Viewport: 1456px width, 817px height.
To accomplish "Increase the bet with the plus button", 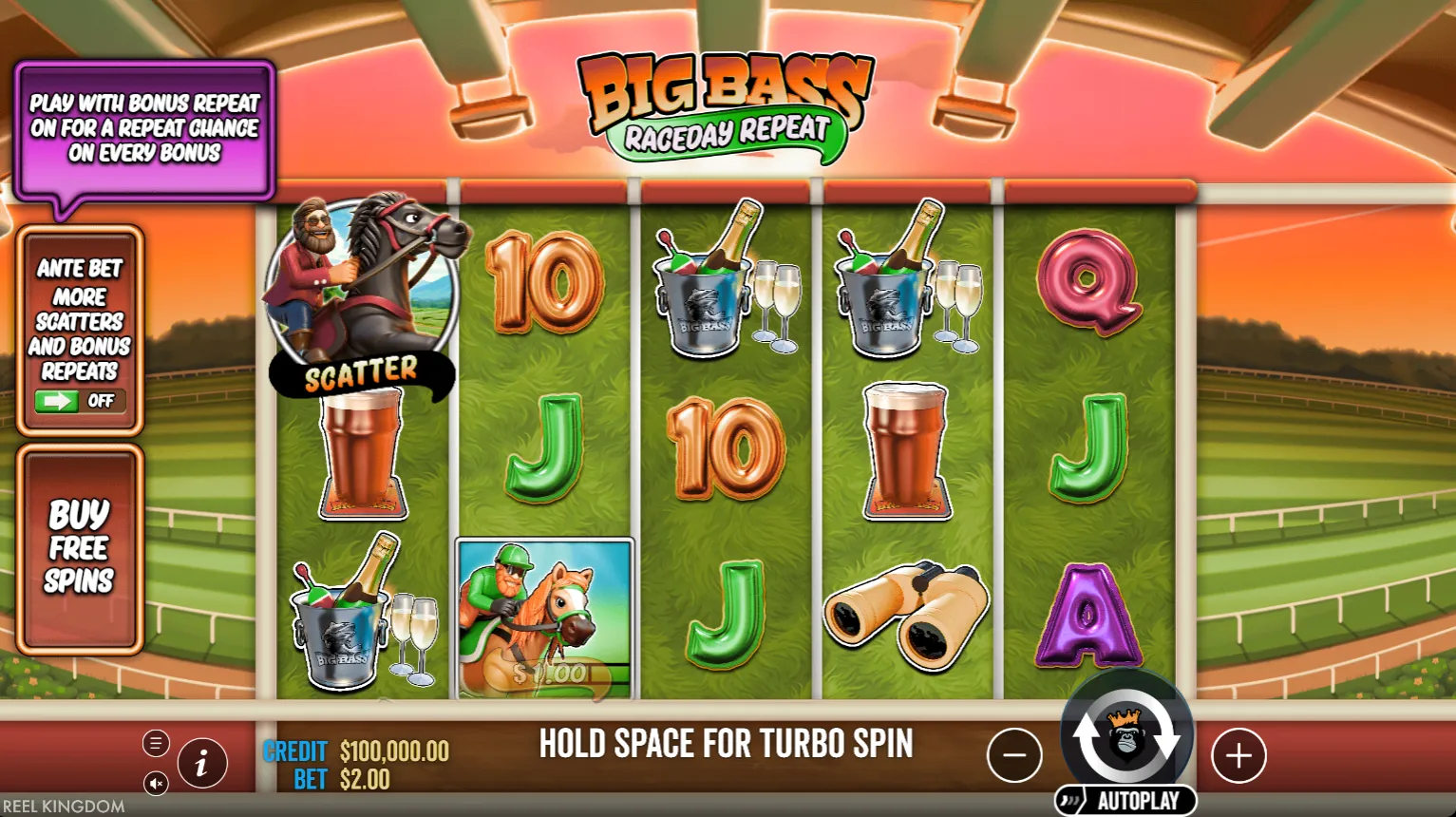I will [1239, 756].
